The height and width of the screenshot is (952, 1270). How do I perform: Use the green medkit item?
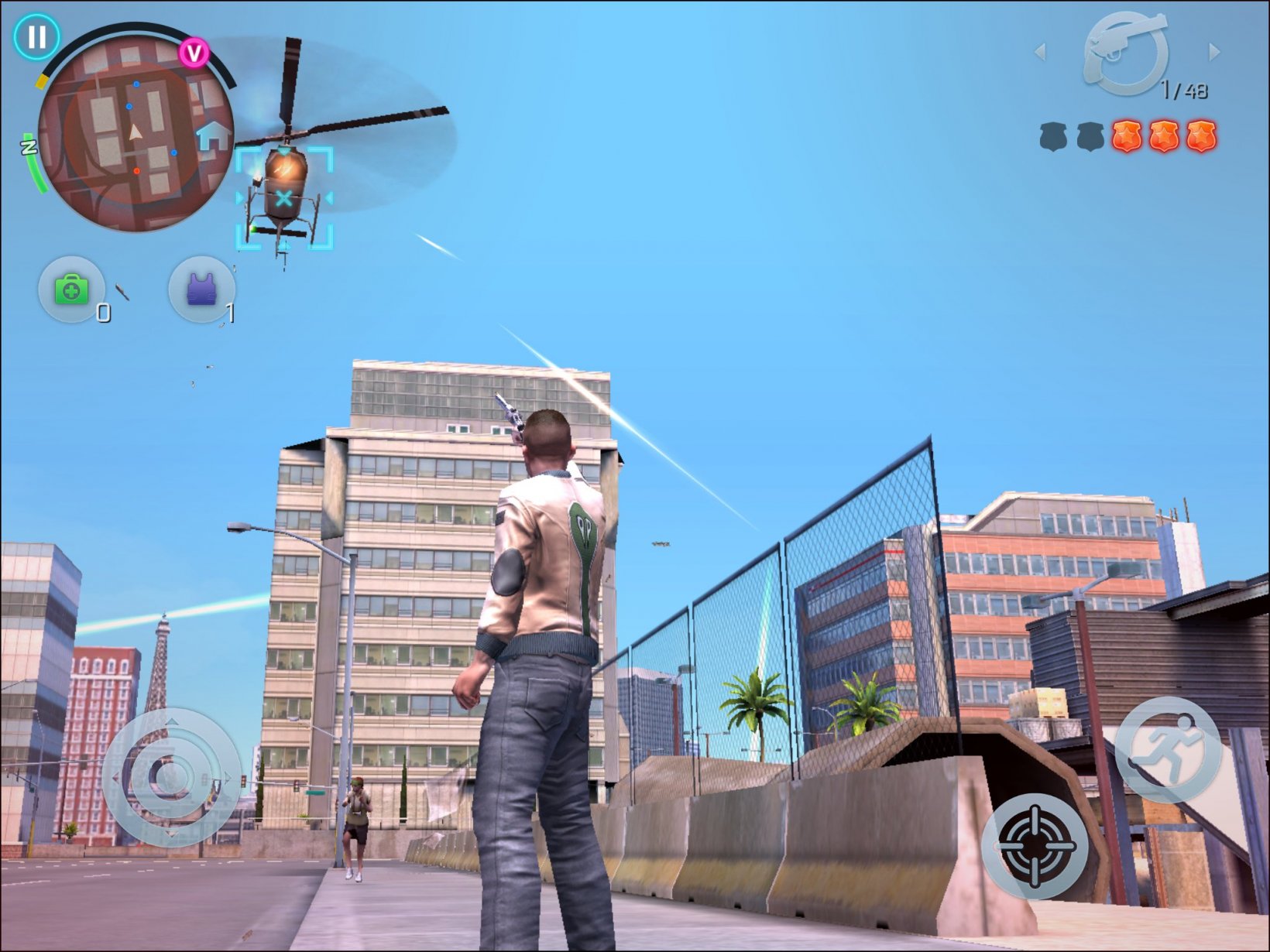[71, 290]
